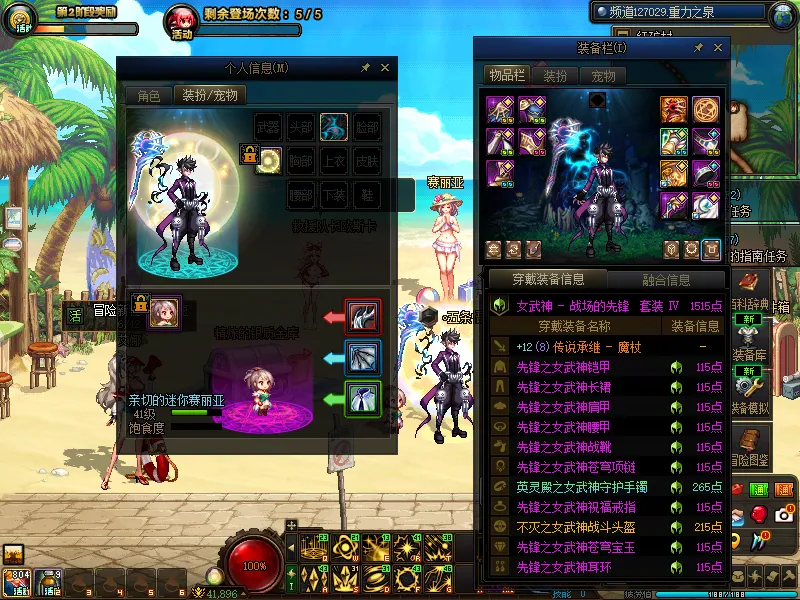Switch to the 装扮 tab in equipment window
This screenshot has width=800, height=600.
(x=555, y=76)
